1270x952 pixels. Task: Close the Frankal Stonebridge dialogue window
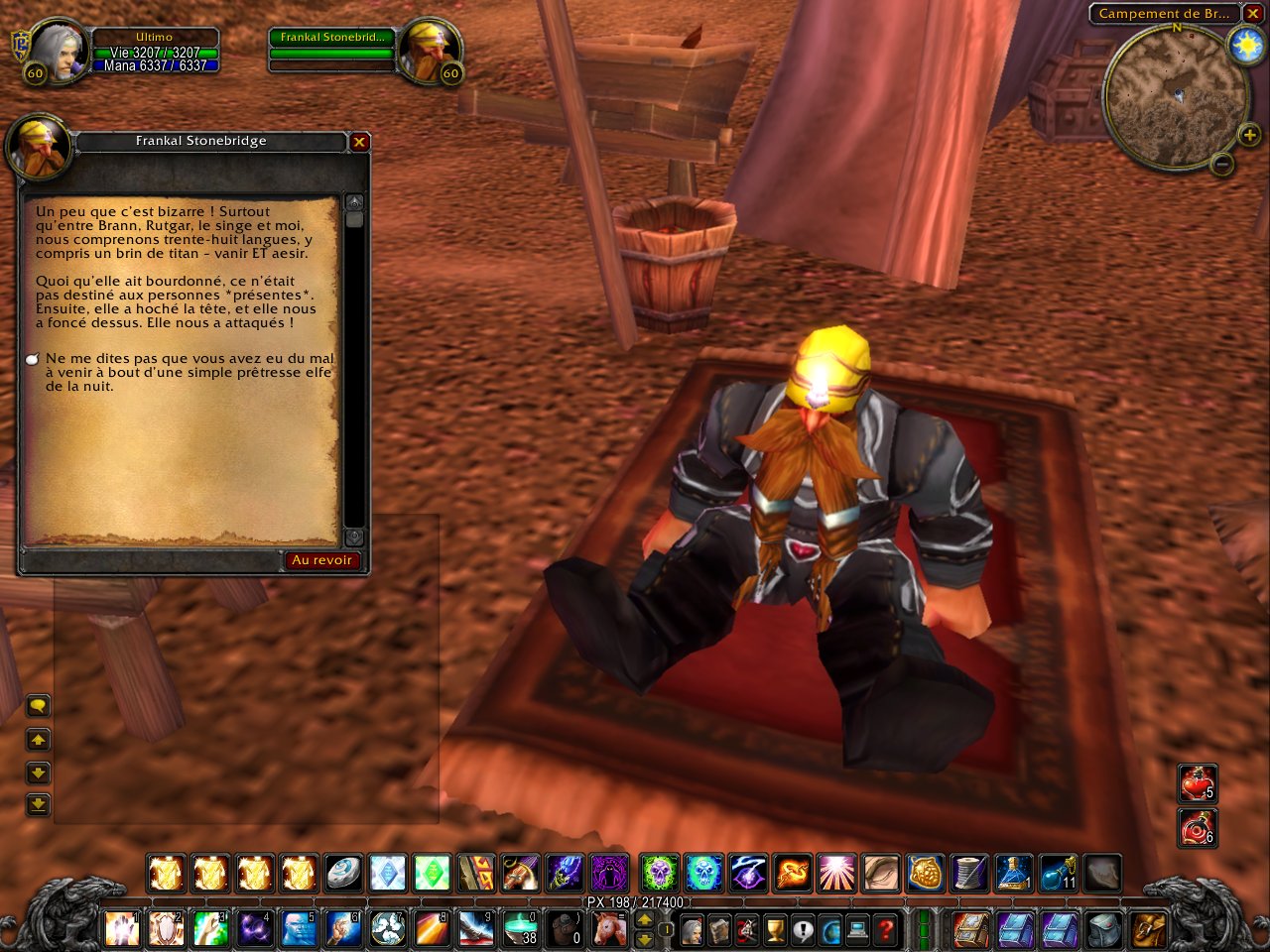click(x=359, y=142)
